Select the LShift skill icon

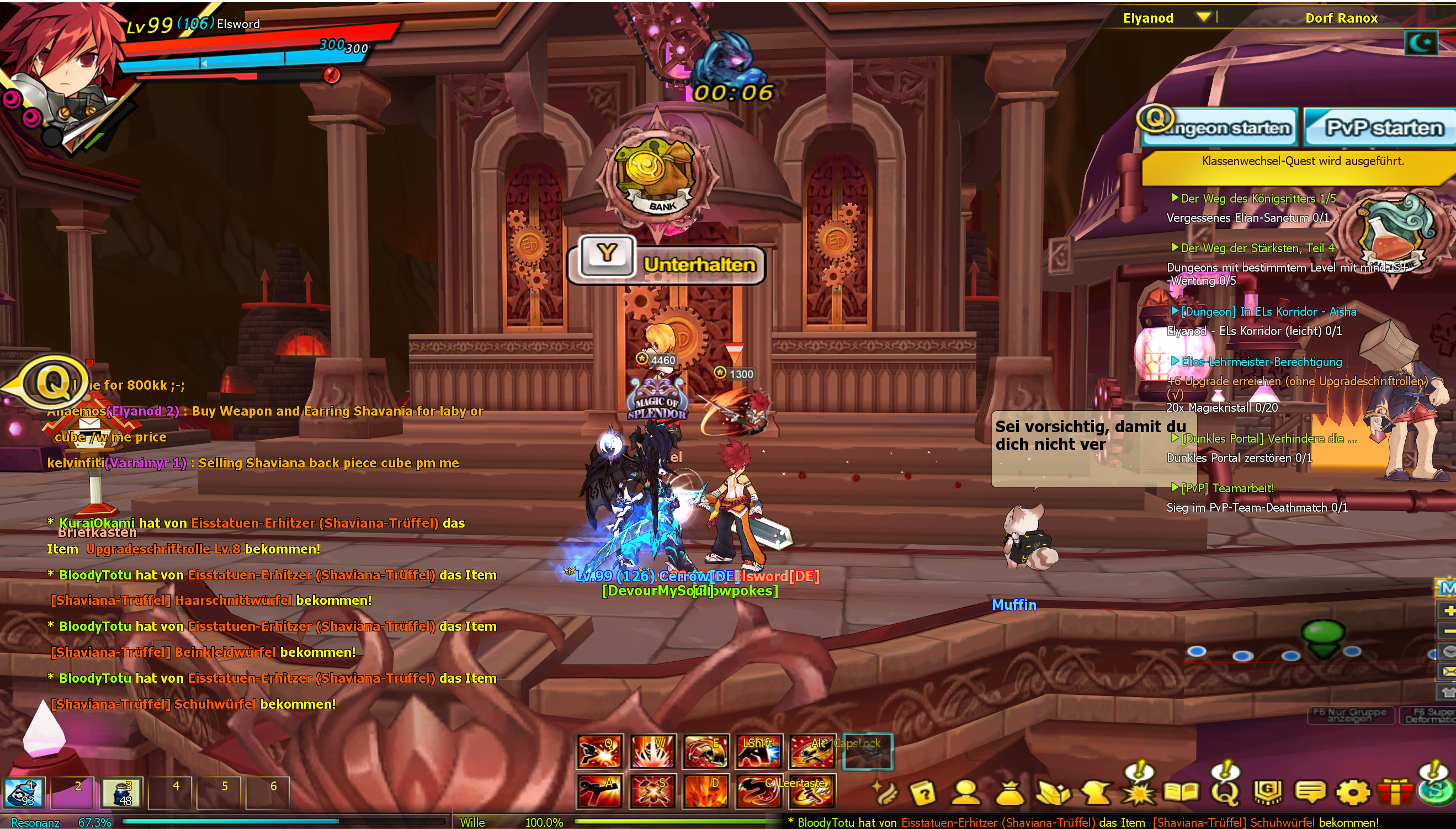tap(759, 751)
